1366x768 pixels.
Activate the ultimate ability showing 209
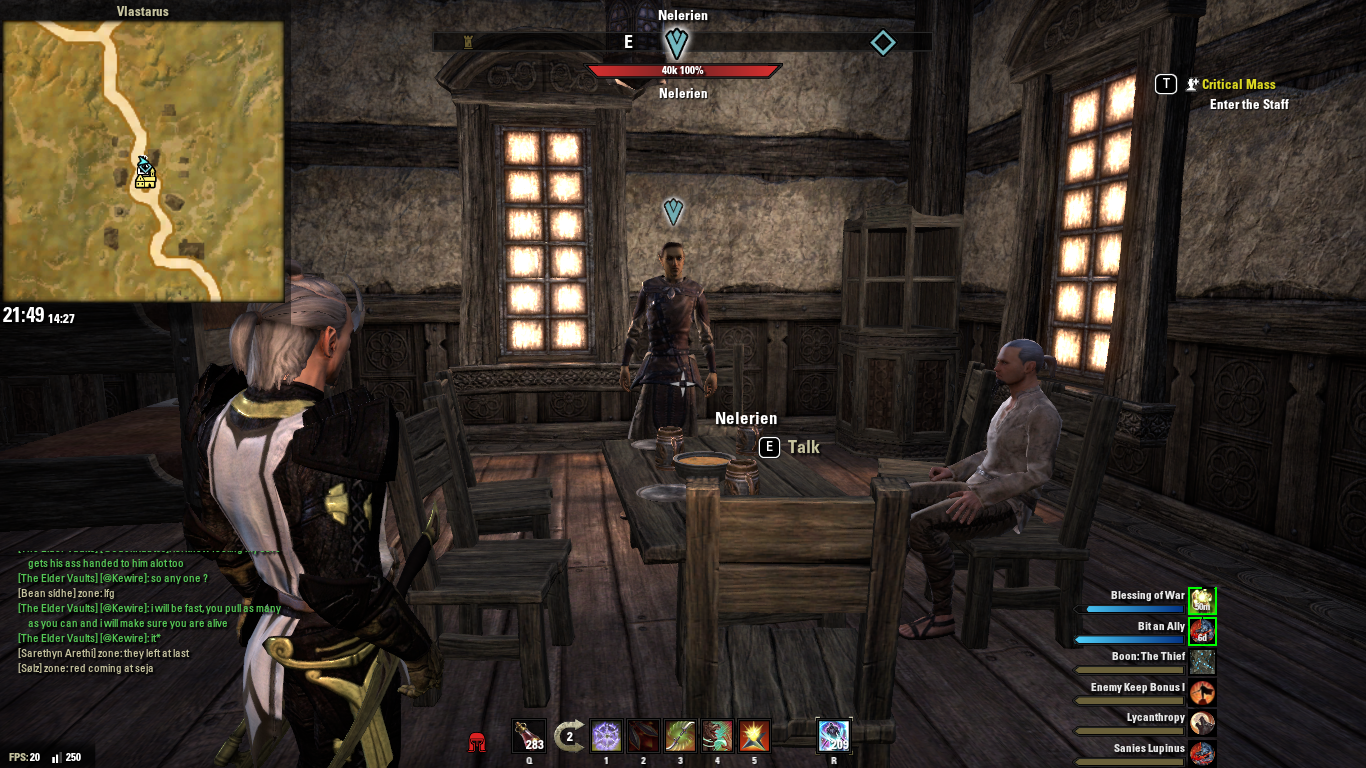pyautogui.click(x=833, y=736)
